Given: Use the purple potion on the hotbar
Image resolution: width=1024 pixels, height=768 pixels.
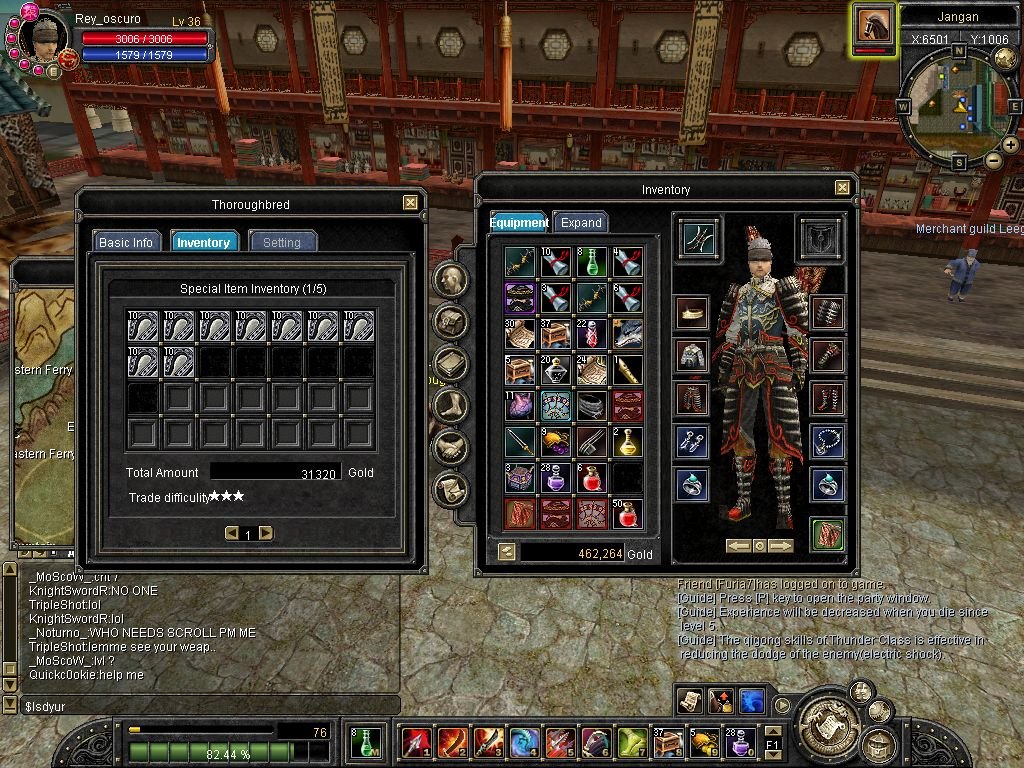Looking at the screenshot, I should pos(739,741).
